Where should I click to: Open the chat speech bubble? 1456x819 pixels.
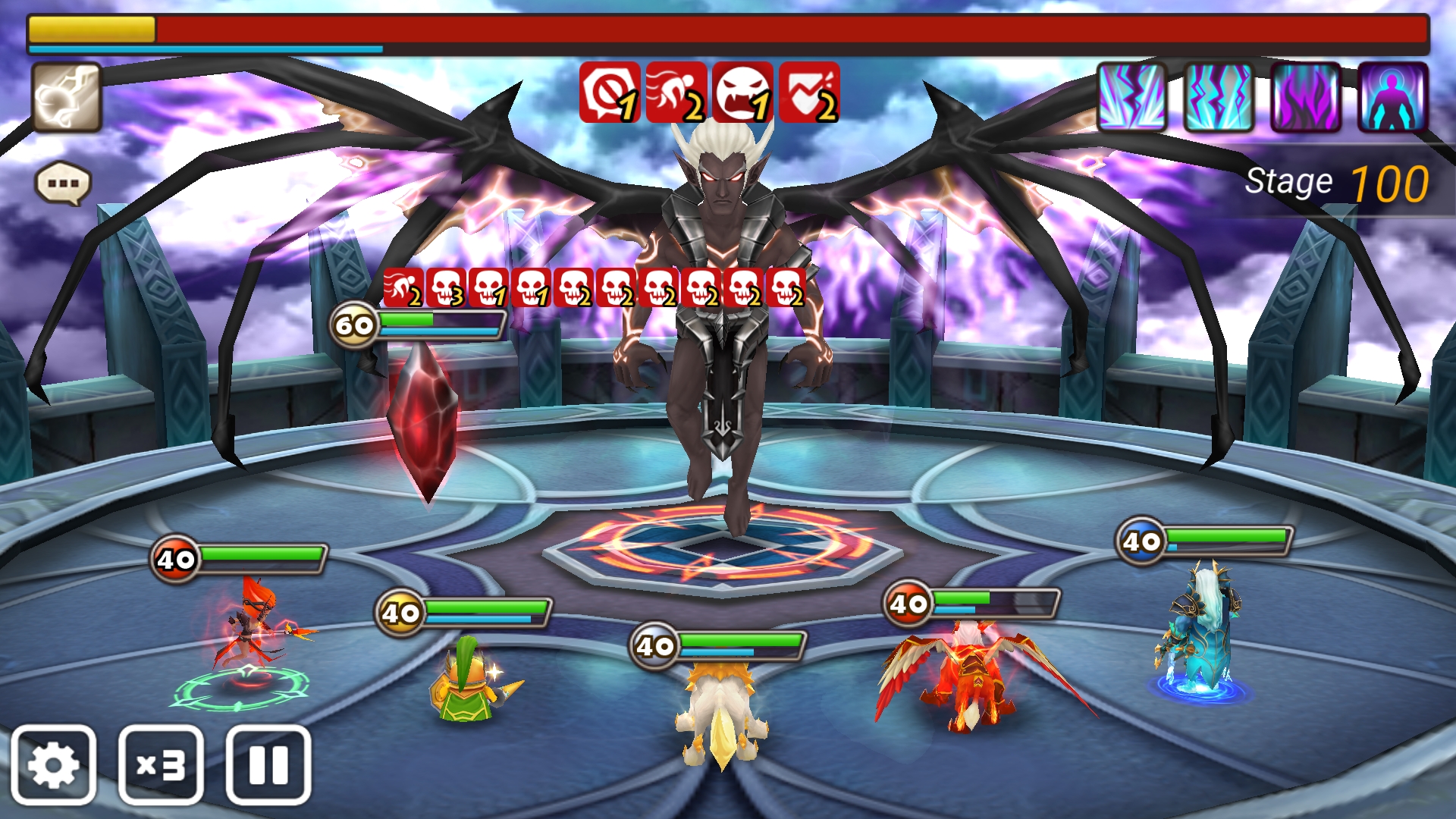(x=63, y=184)
